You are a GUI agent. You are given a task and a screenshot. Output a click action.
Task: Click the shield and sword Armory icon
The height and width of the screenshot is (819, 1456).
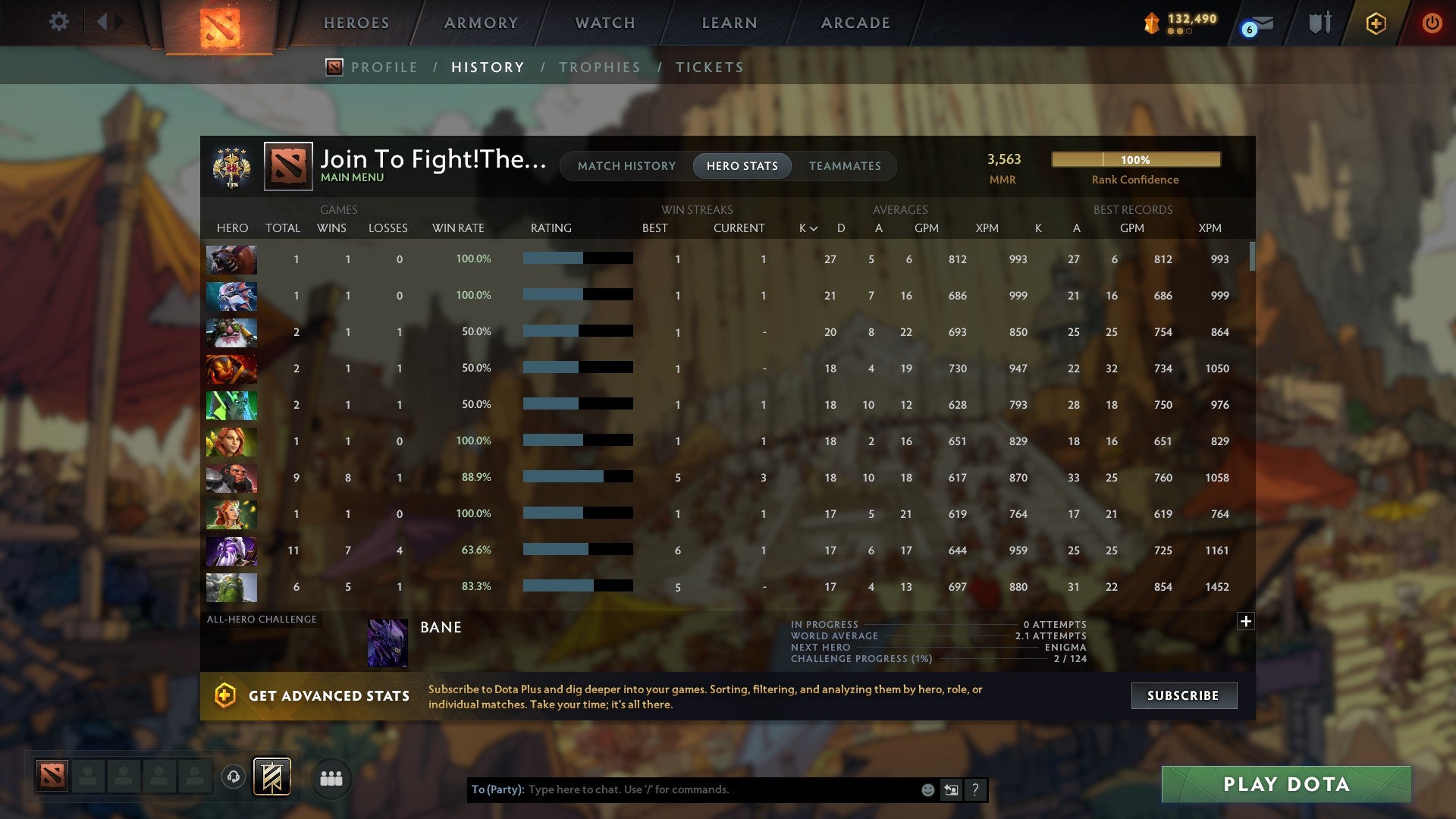(1319, 23)
